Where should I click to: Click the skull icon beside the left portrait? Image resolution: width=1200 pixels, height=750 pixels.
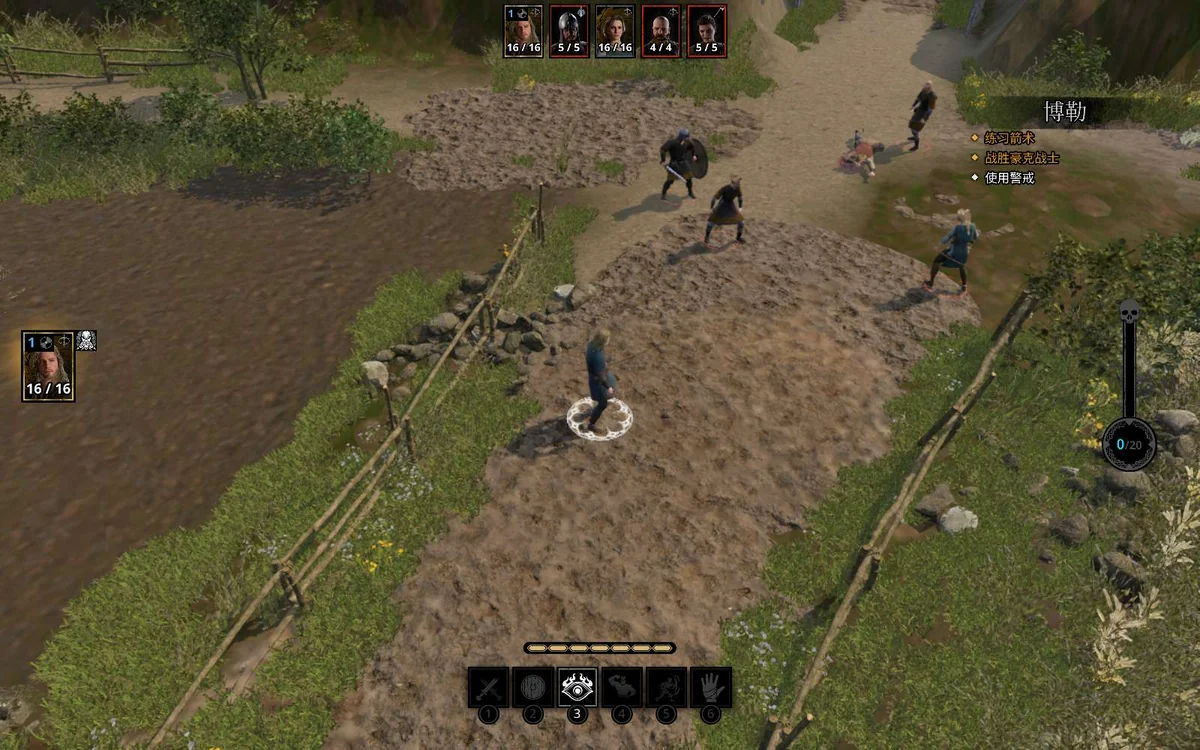coord(87,340)
